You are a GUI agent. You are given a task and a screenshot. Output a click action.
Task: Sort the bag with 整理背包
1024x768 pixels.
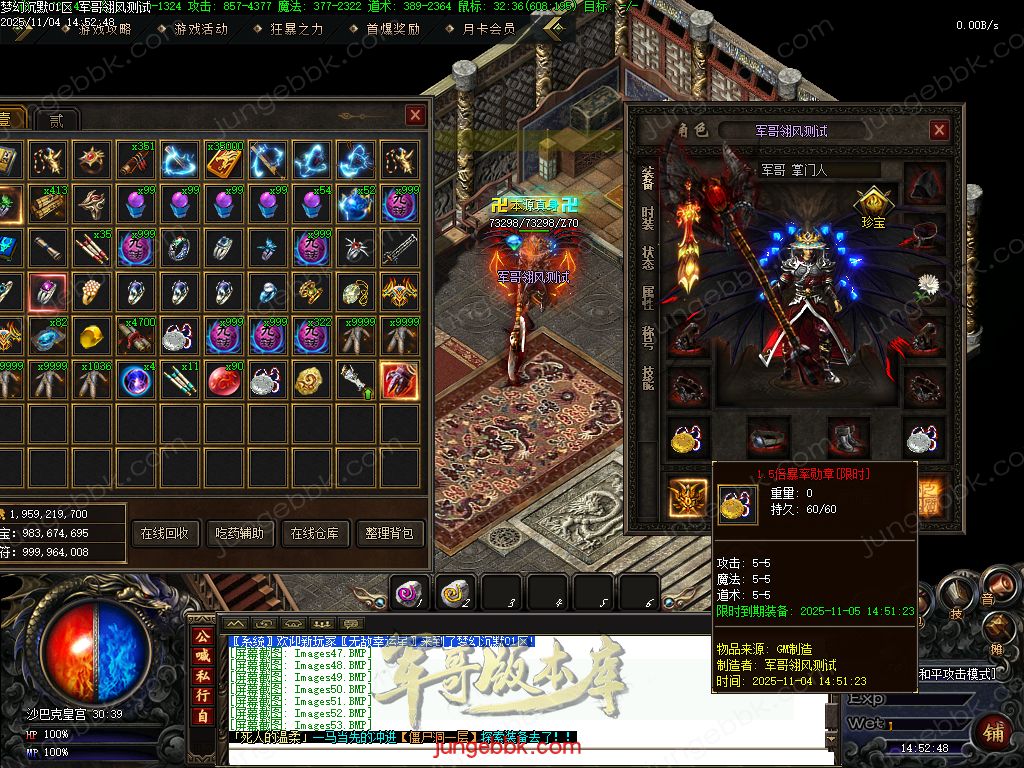pyautogui.click(x=389, y=533)
